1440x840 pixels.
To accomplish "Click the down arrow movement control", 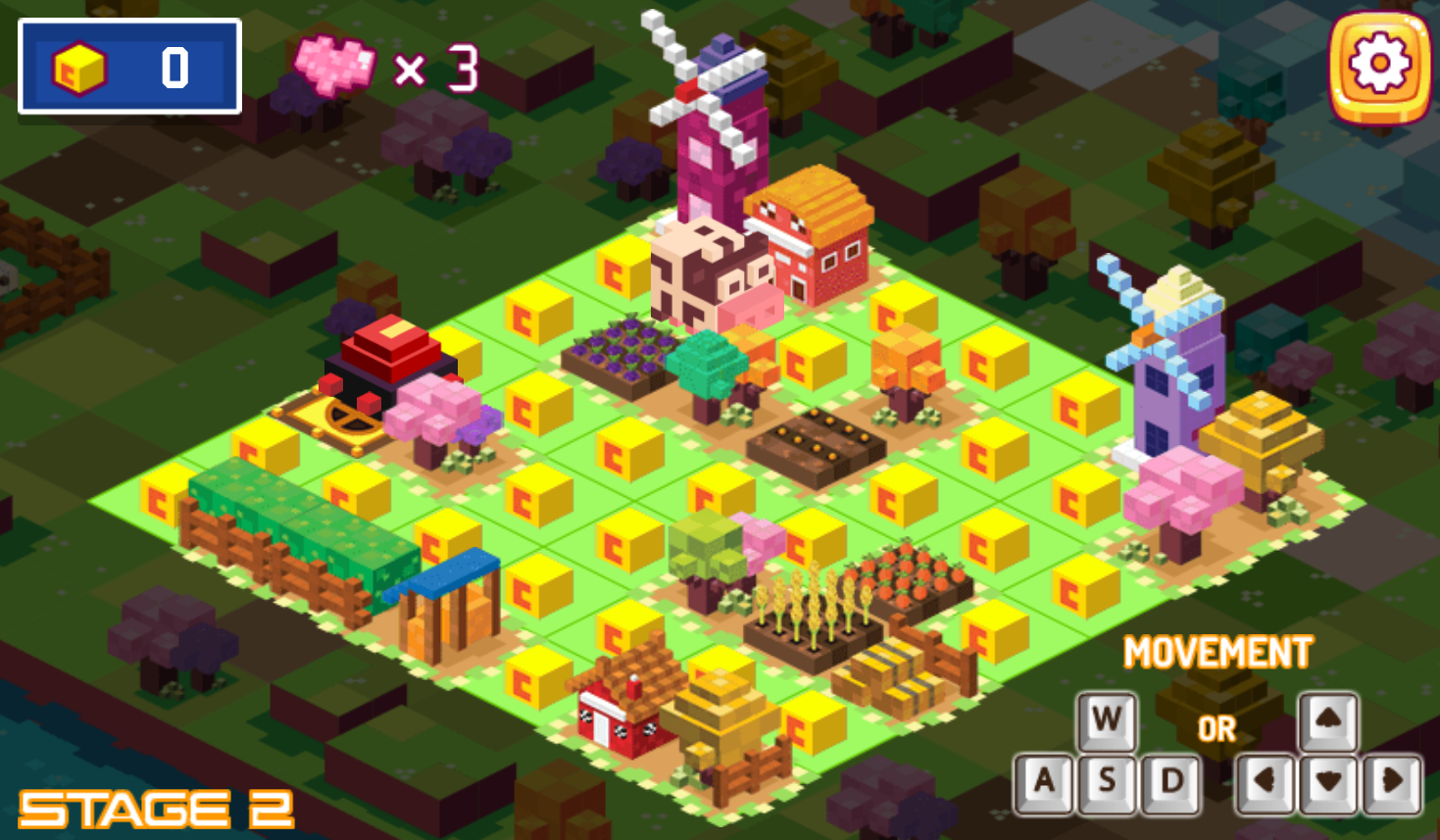I will [1328, 782].
